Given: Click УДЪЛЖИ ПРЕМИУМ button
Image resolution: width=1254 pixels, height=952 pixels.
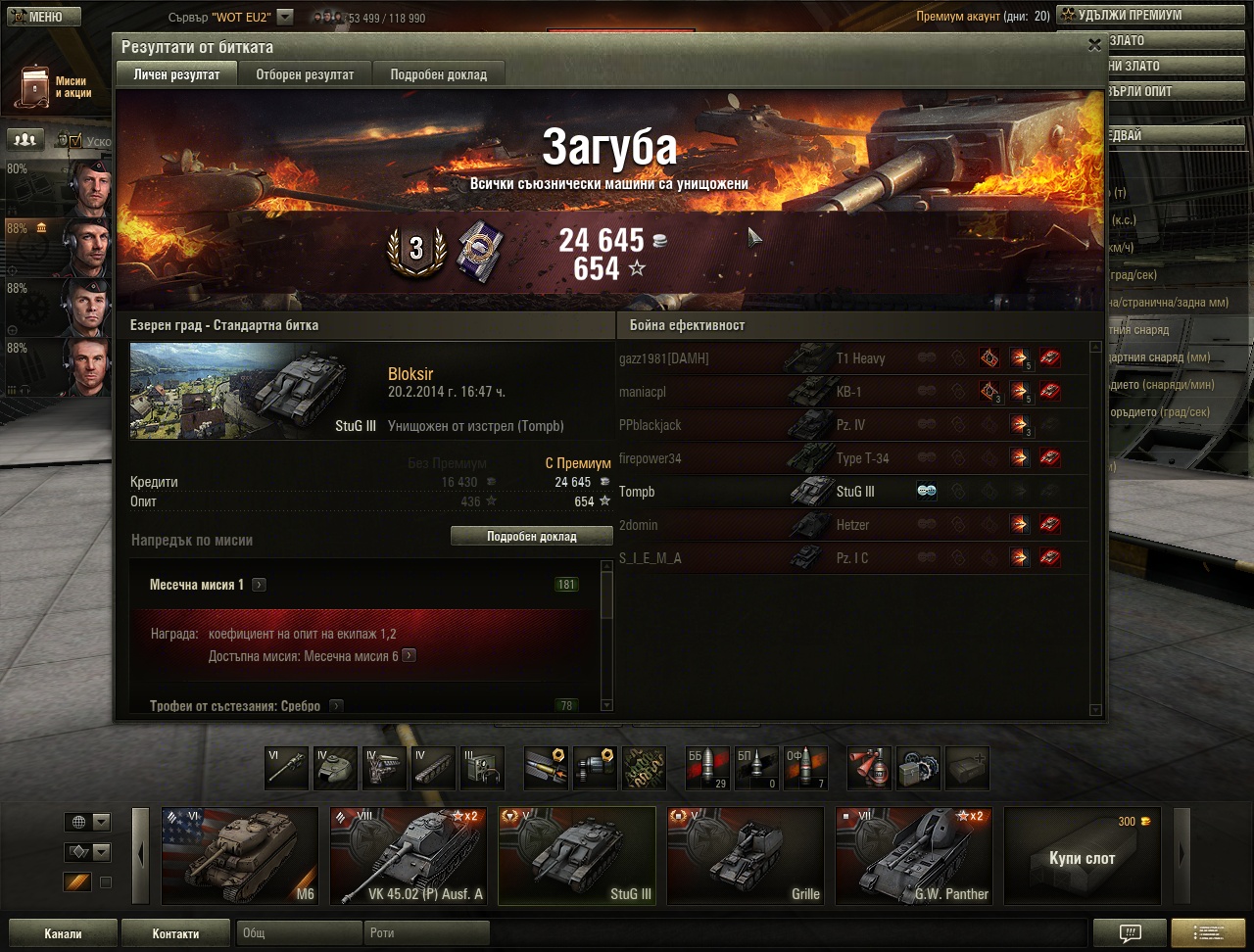Looking at the screenshot, I should pyautogui.click(x=1129, y=16).
